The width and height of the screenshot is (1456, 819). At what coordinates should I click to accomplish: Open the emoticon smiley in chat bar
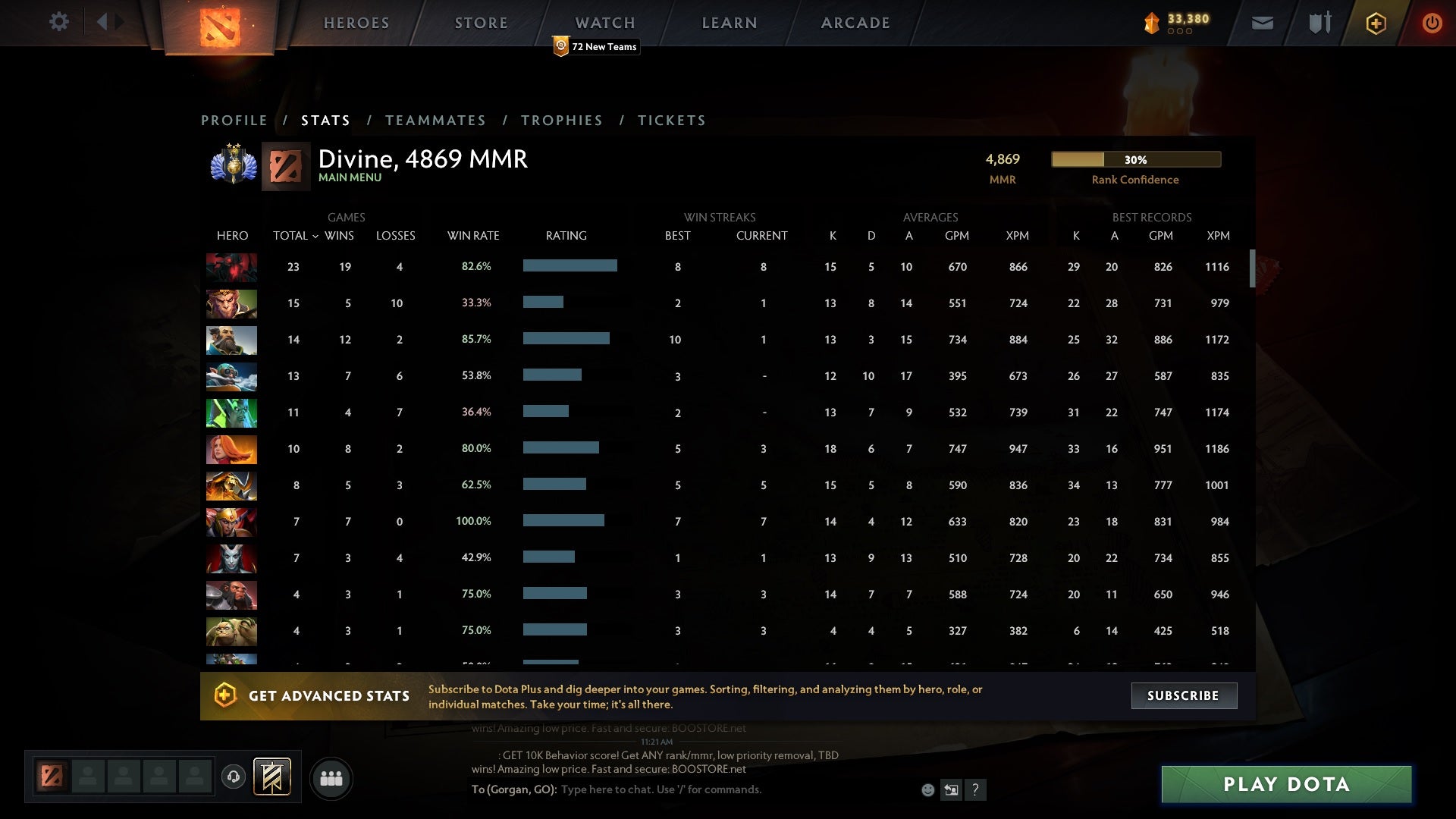(x=928, y=789)
